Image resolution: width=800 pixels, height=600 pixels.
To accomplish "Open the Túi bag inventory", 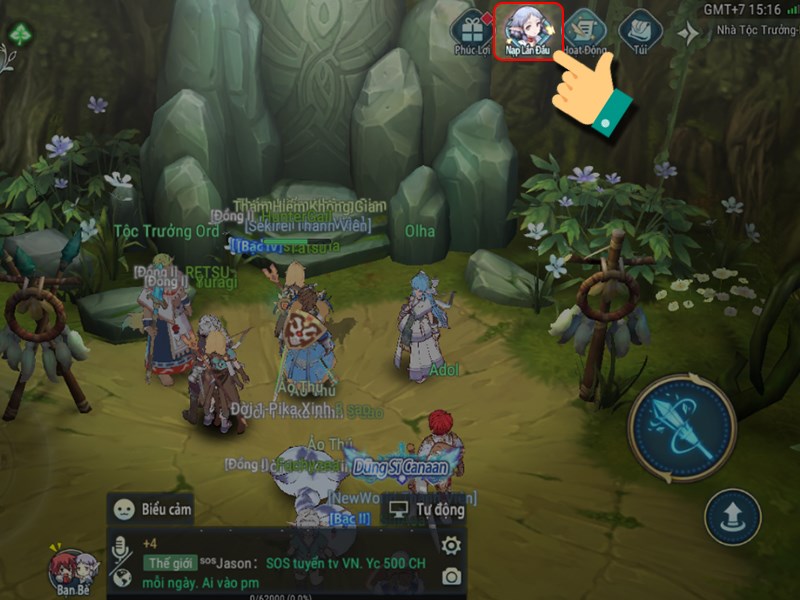I will click(640, 31).
